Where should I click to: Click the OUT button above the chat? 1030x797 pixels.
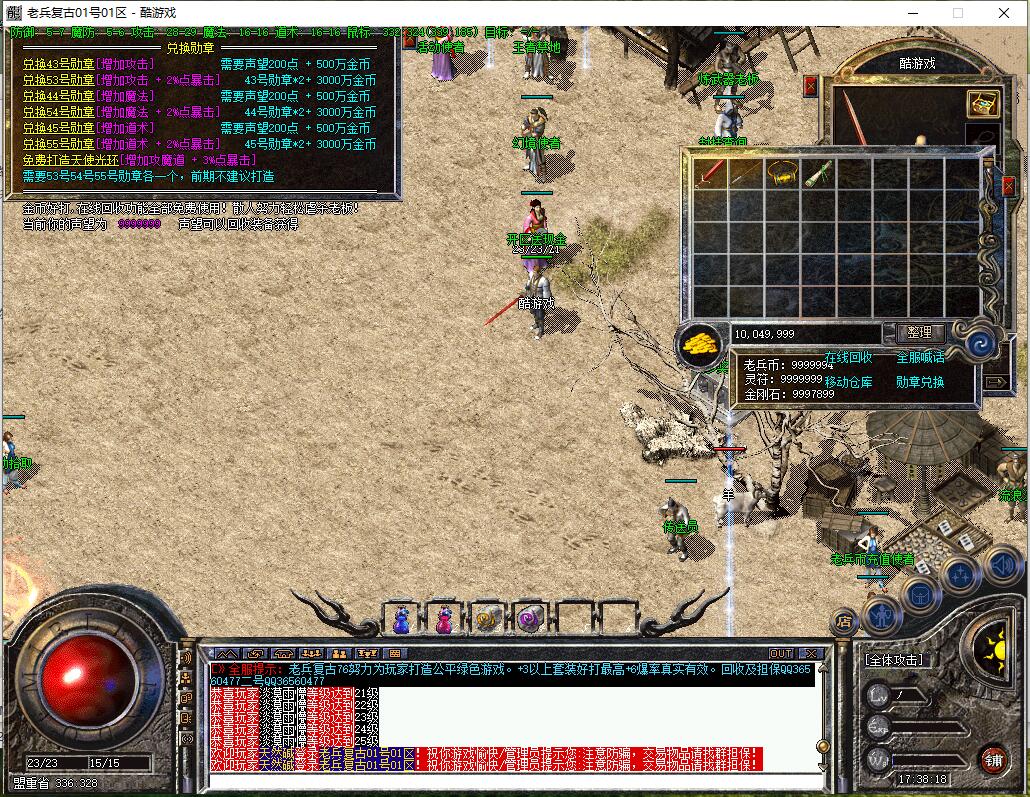[x=780, y=654]
